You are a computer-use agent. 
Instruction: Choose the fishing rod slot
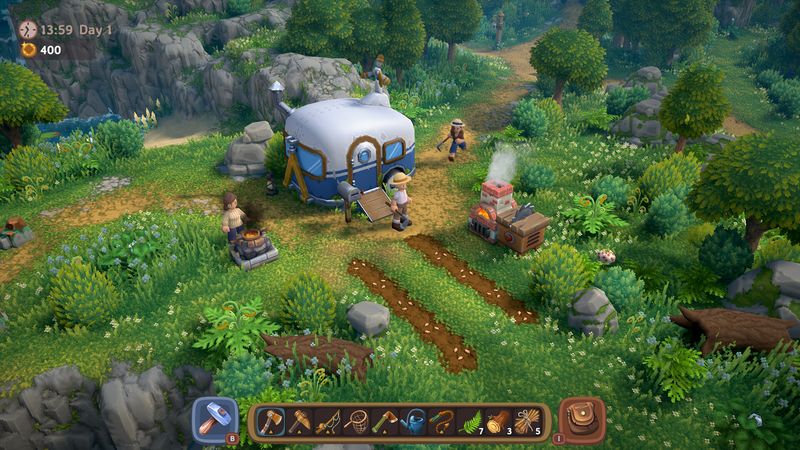328,422
